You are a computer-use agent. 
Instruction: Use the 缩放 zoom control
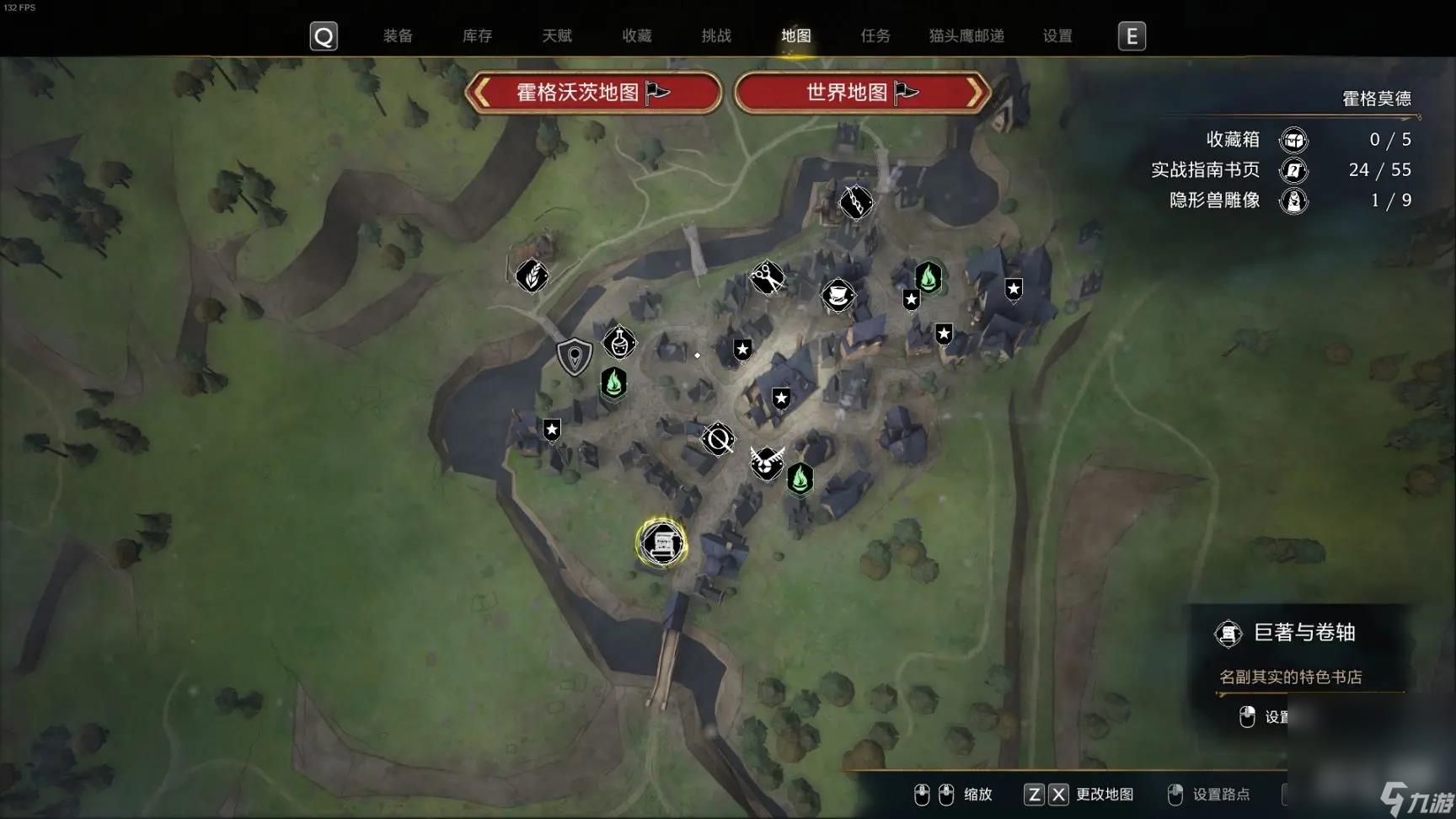point(978,794)
